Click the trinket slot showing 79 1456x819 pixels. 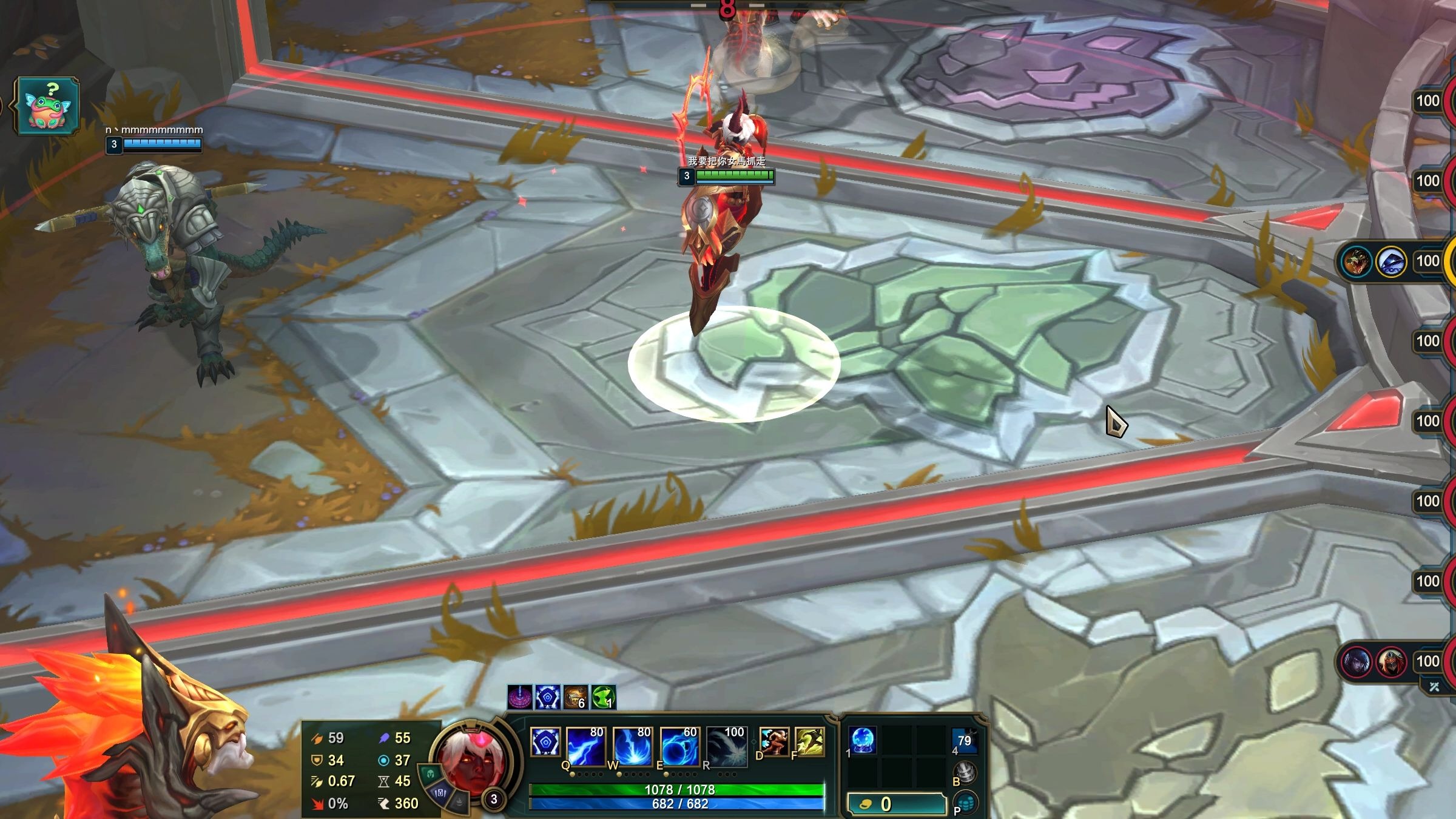click(964, 741)
